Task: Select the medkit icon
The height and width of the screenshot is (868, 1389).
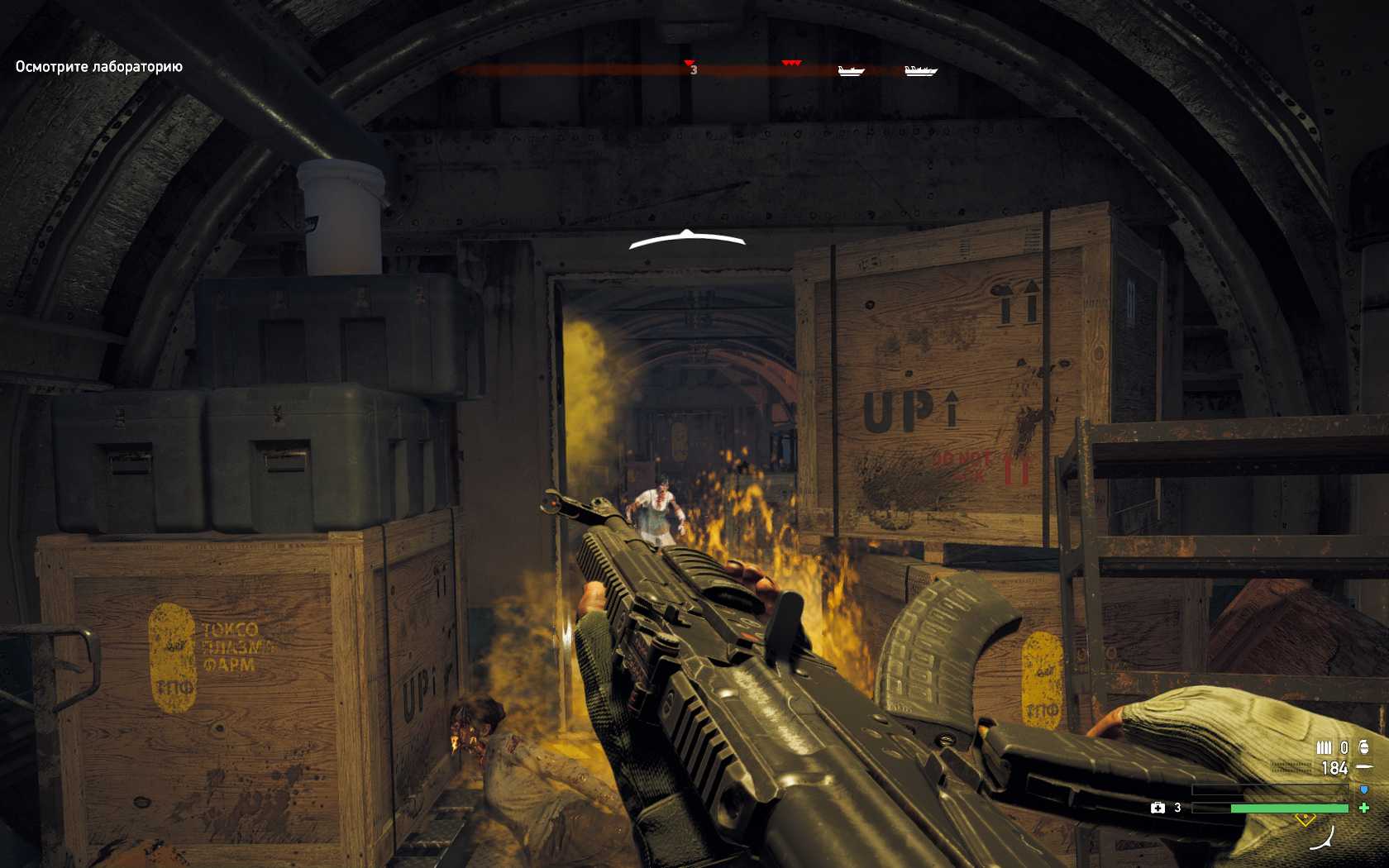Action: coord(1157,808)
